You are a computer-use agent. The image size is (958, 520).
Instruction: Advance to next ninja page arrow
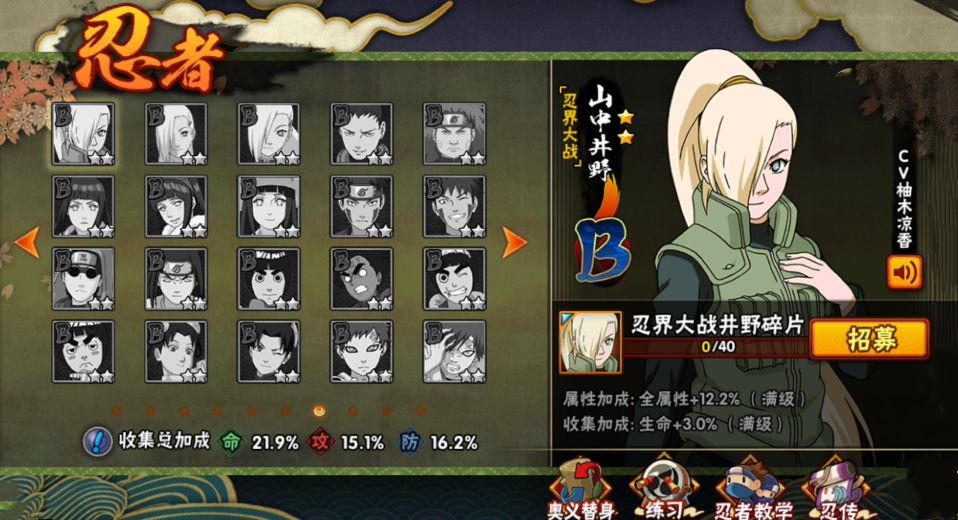(x=514, y=241)
